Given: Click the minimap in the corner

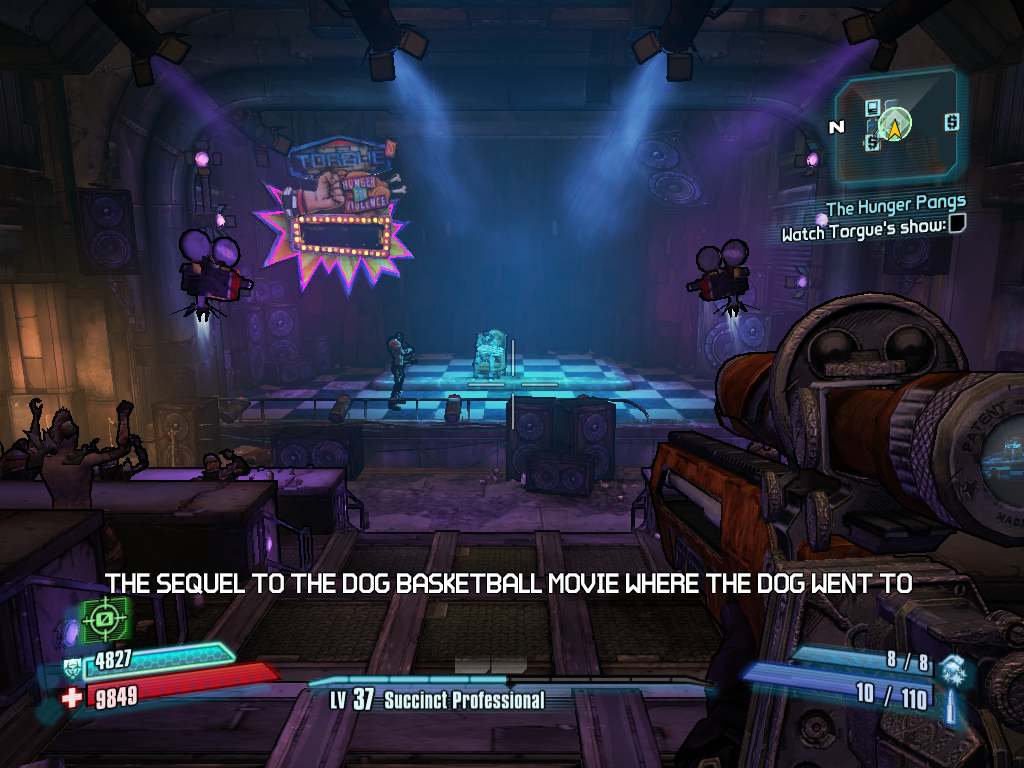Looking at the screenshot, I should (x=896, y=127).
